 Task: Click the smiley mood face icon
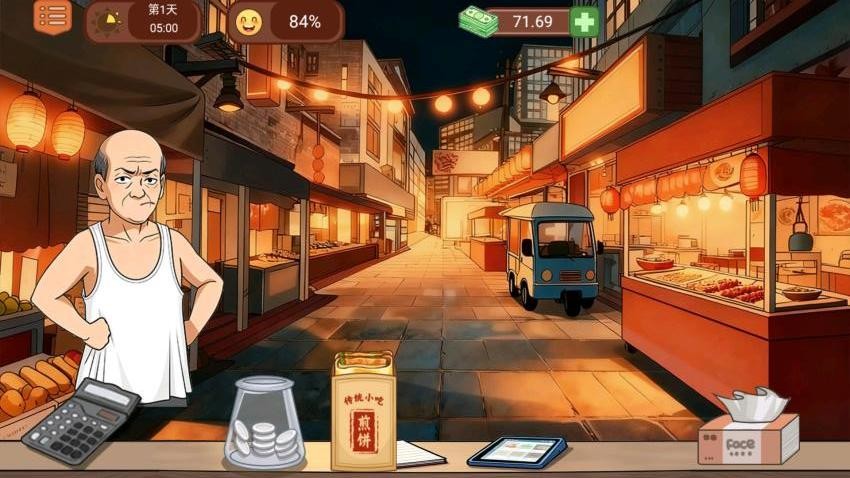248,21
